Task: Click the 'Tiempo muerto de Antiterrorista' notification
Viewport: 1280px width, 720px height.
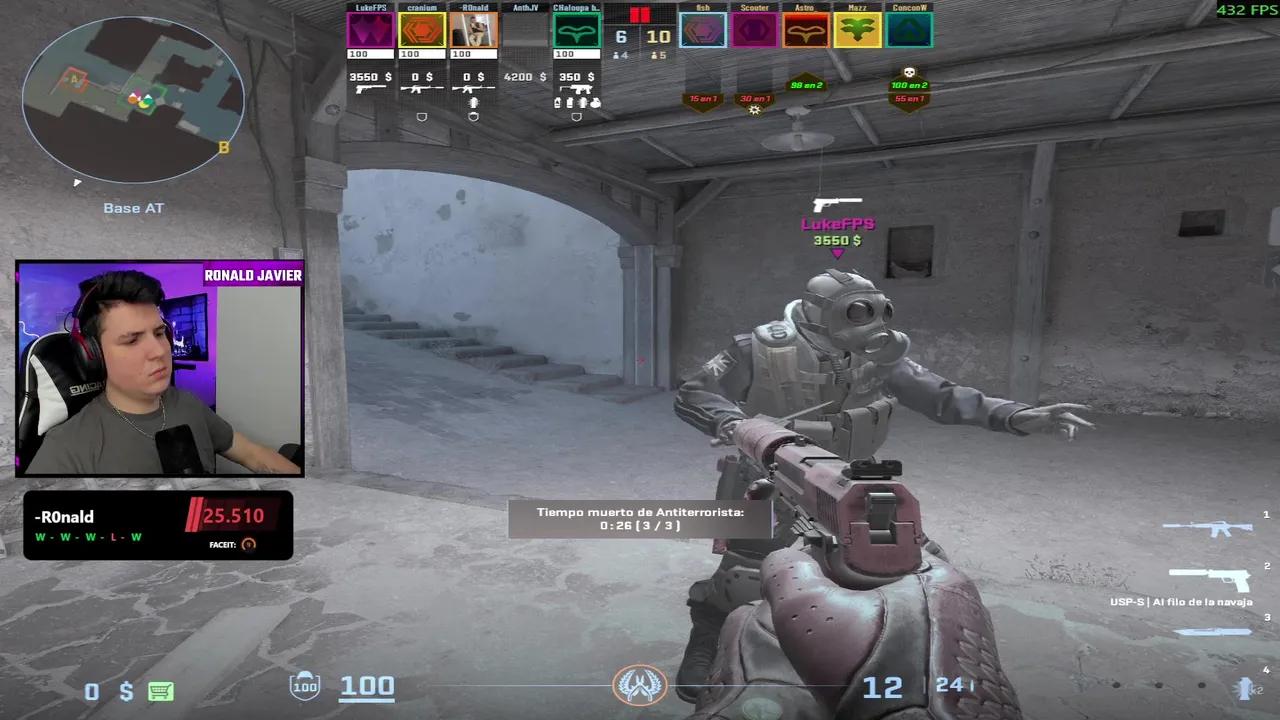Action: click(x=640, y=518)
